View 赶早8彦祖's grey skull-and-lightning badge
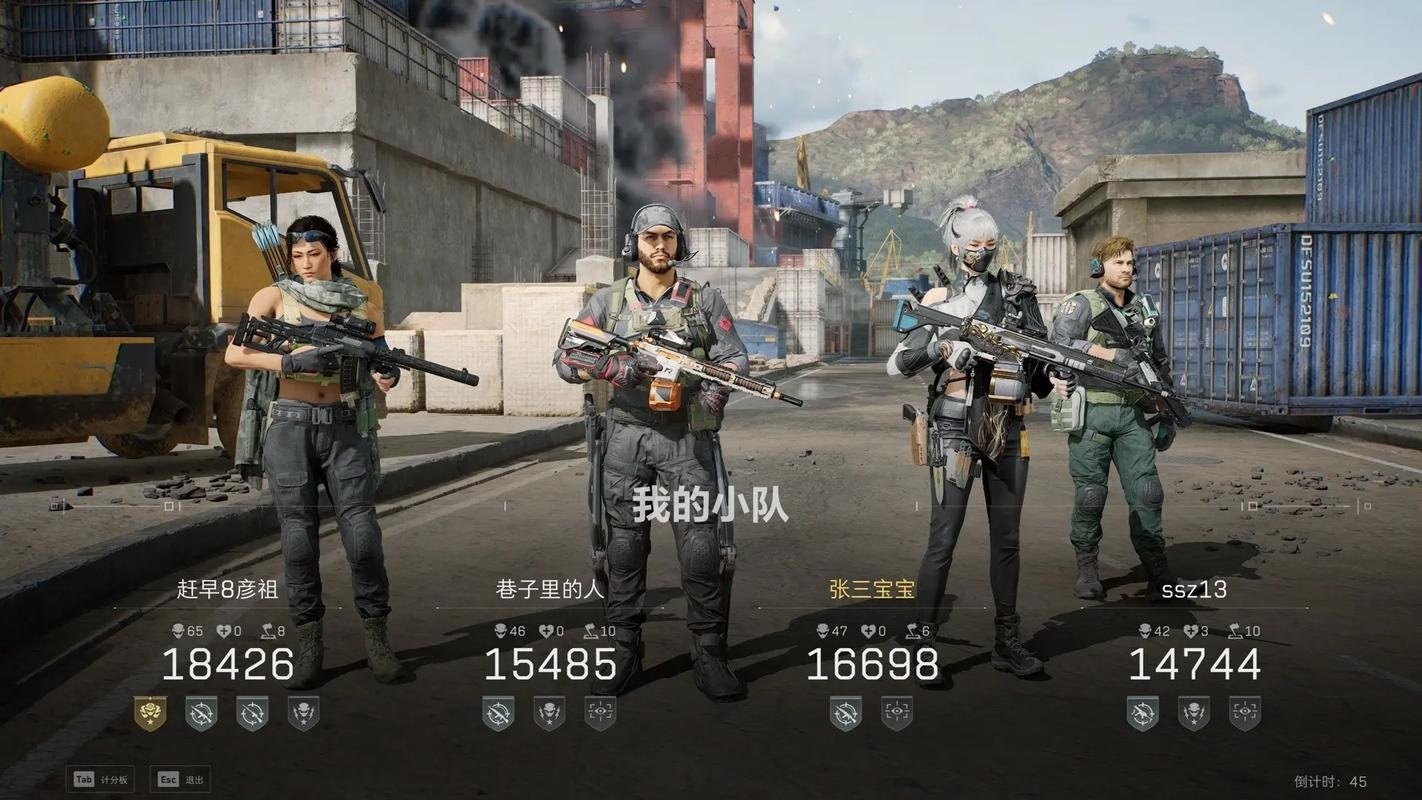Screen dimensions: 1422x800 [303, 713]
